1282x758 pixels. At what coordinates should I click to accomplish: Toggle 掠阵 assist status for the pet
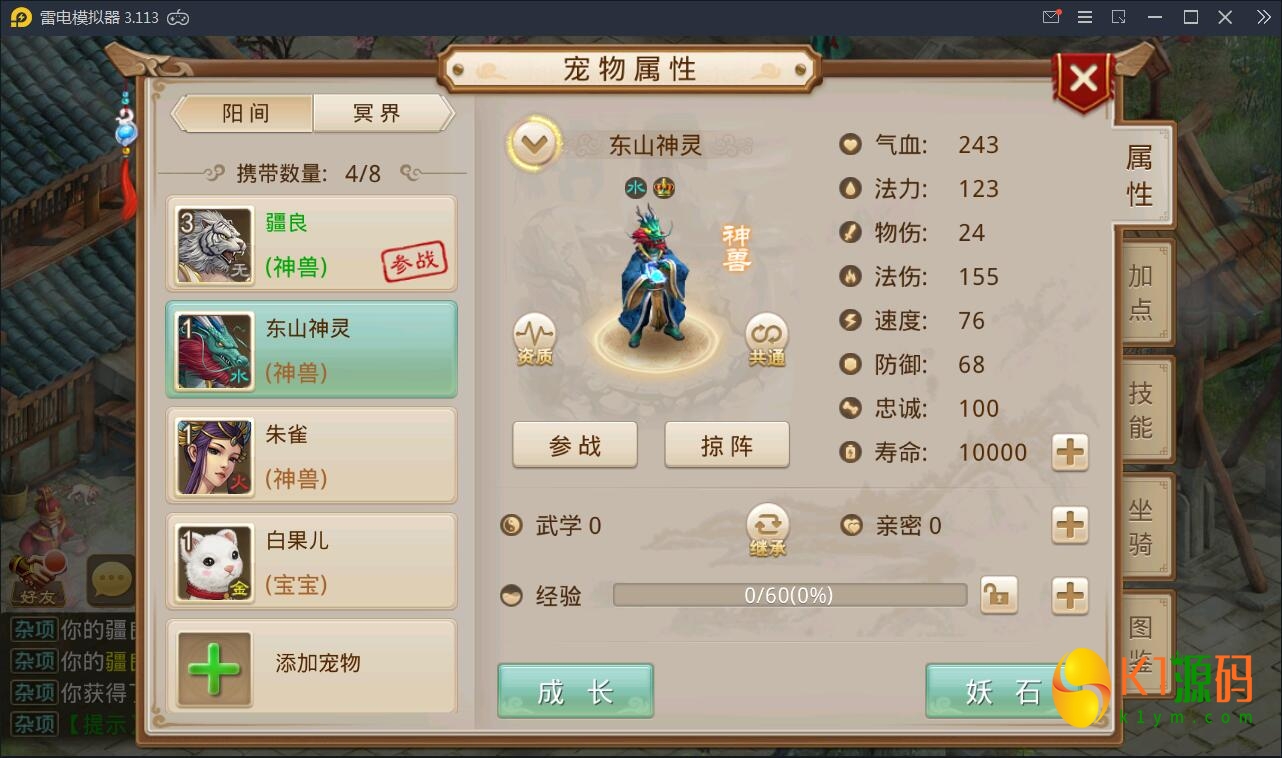[727, 444]
